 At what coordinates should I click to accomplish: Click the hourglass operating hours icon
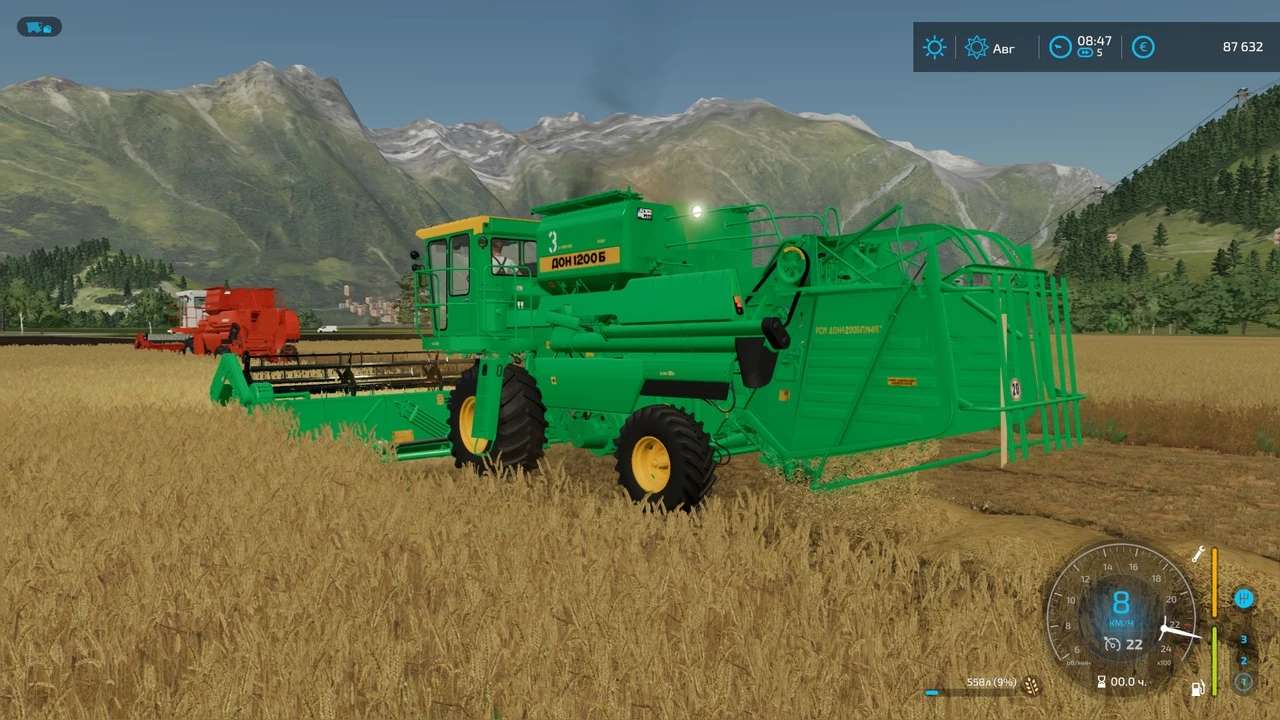1101,682
